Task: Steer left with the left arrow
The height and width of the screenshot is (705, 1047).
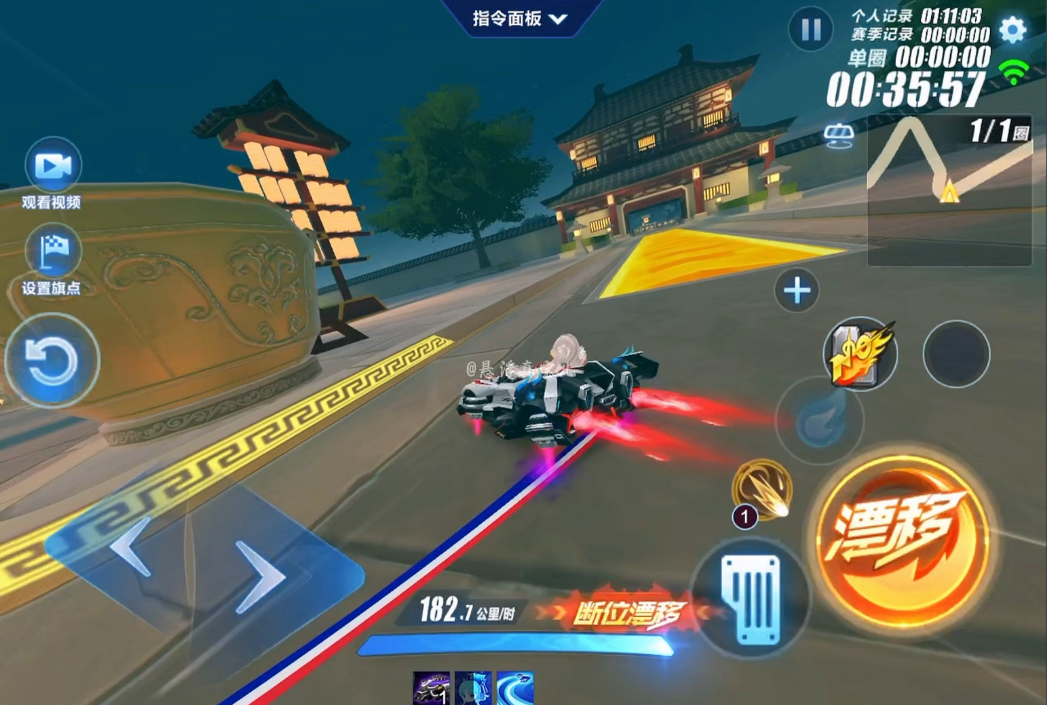Action: (x=130, y=546)
